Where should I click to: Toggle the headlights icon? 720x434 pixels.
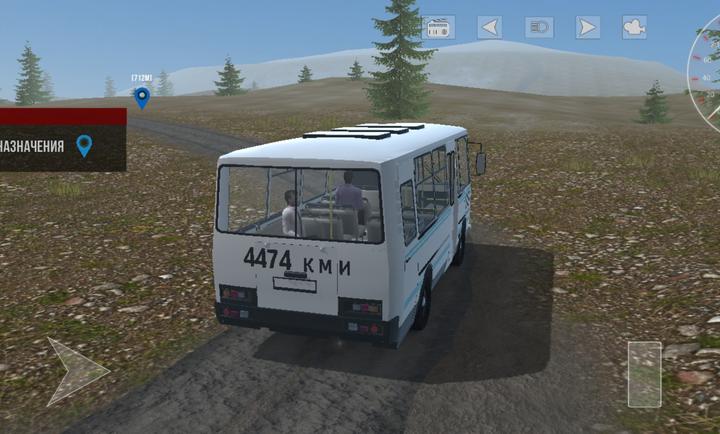click(x=539, y=28)
